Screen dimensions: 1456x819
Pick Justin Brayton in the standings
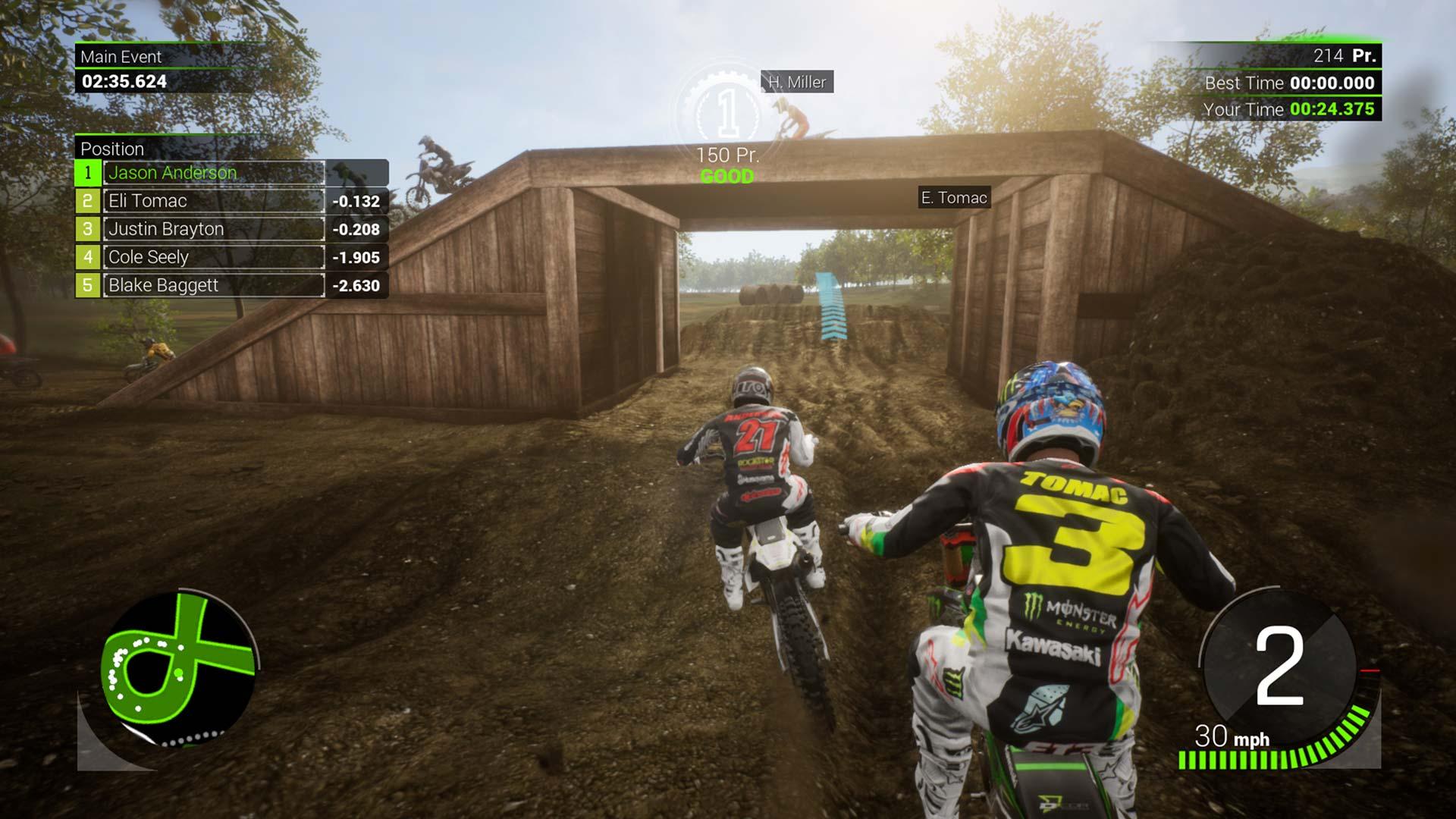point(214,229)
